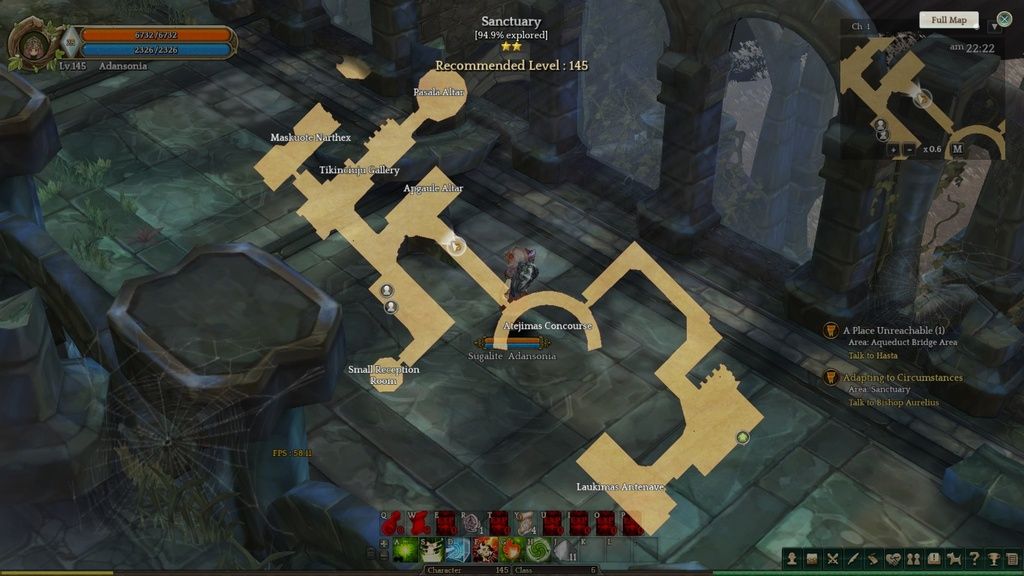Open the trophy achievements icon

coord(994,559)
